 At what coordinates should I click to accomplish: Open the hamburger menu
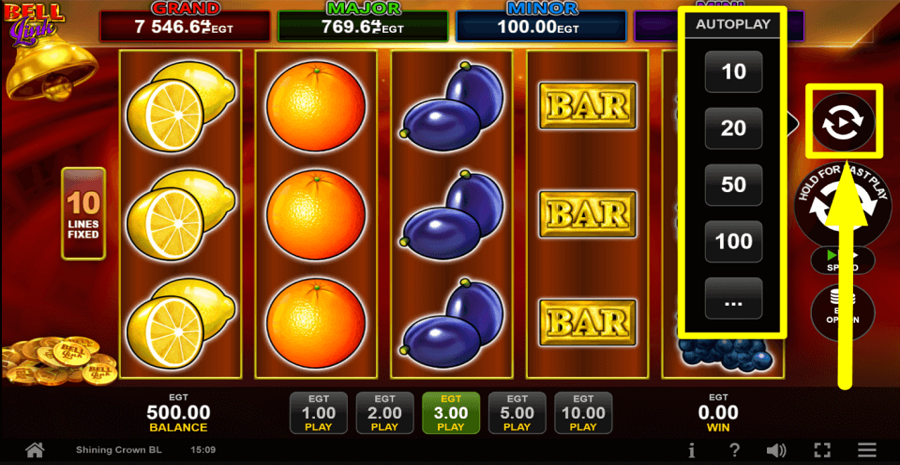click(x=867, y=450)
